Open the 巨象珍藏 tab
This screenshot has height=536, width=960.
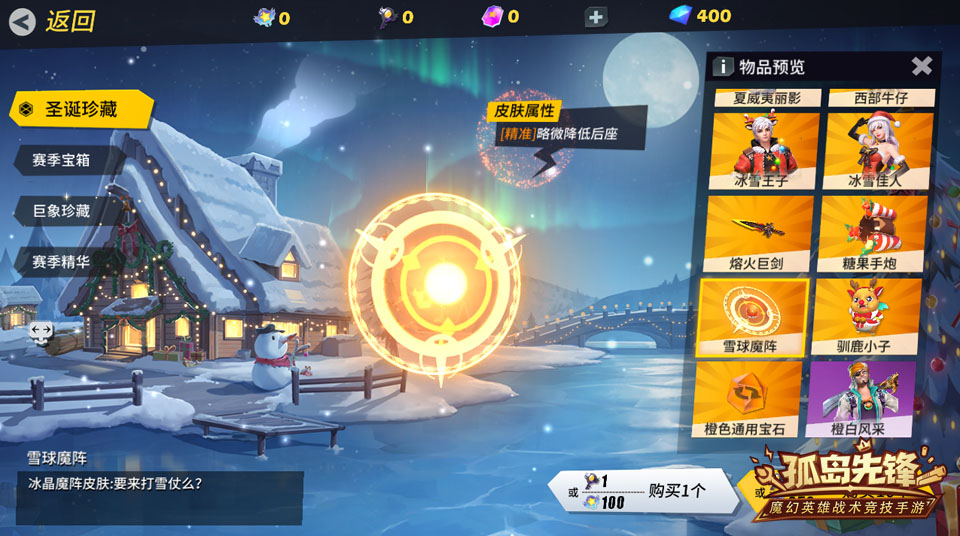(x=64, y=211)
